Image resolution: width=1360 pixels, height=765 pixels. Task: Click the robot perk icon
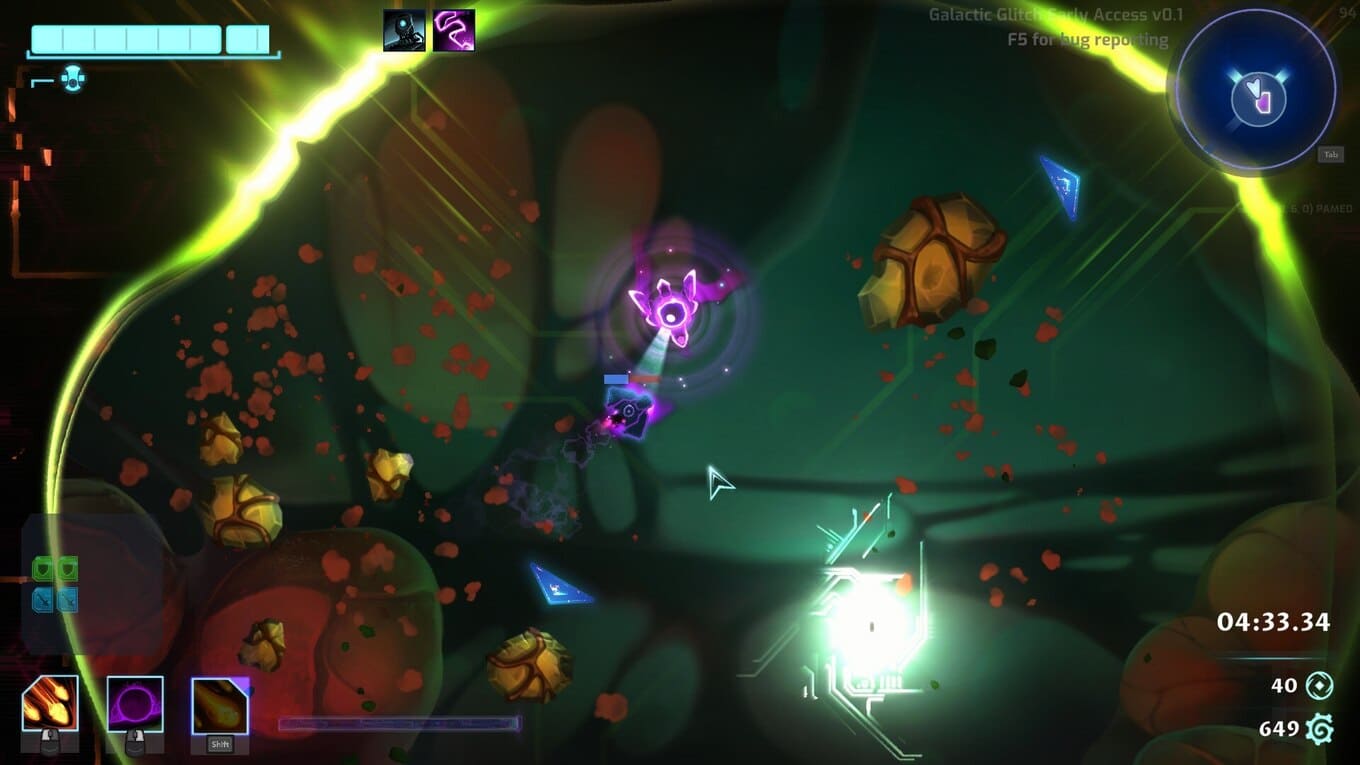coord(404,30)
